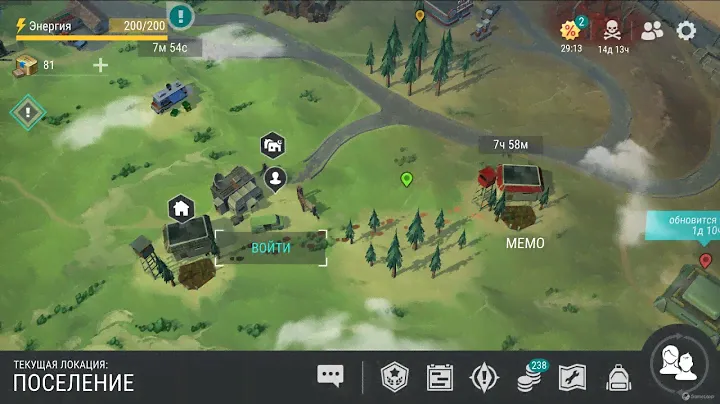Screen dimensions: 720x404
Task: Open the settings gear
Action: coord(686,30)
